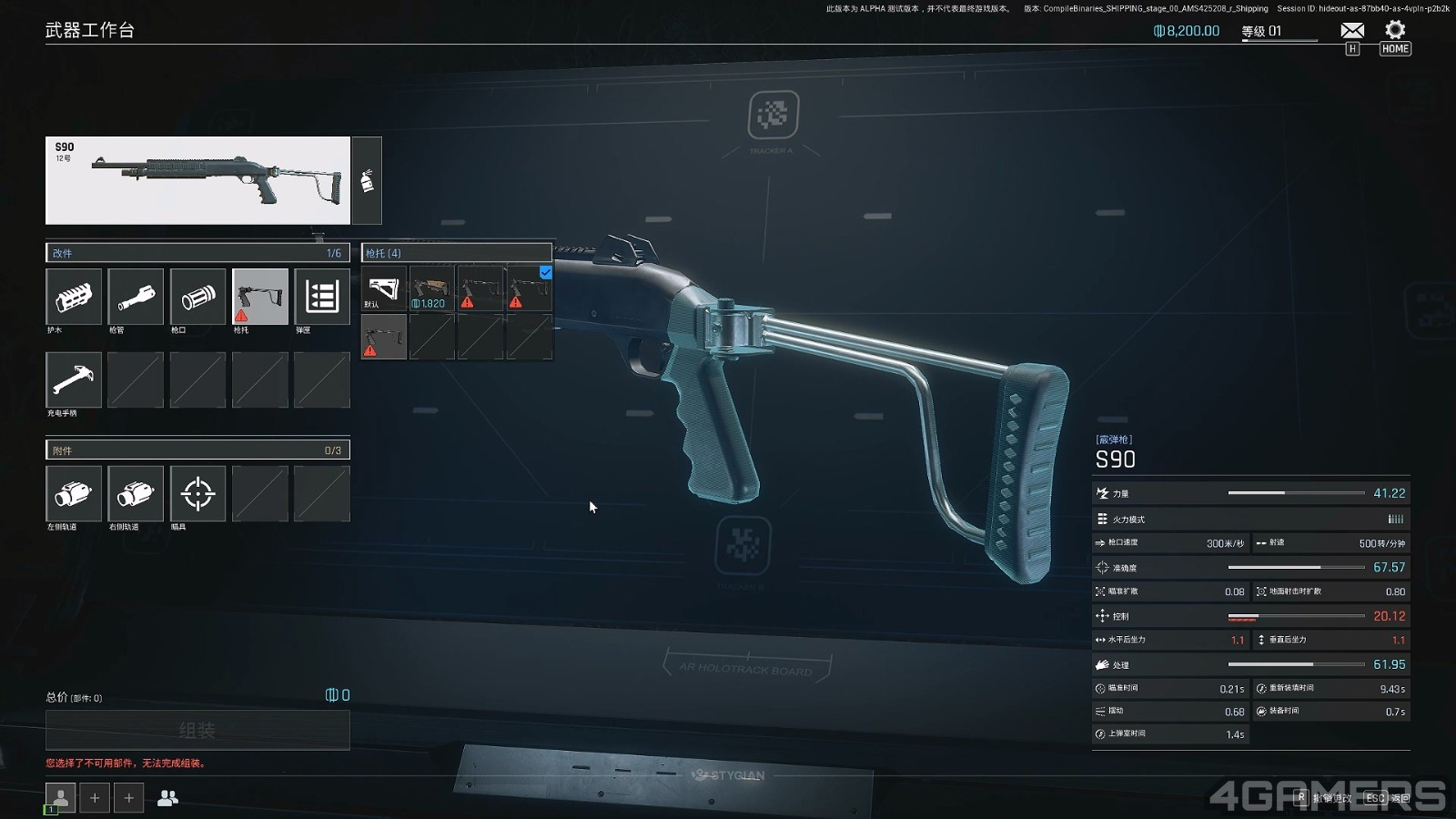The image size is (1456, 819).
Task: Click the S90 weapon preview thumbnail
Action: point(197,180)
